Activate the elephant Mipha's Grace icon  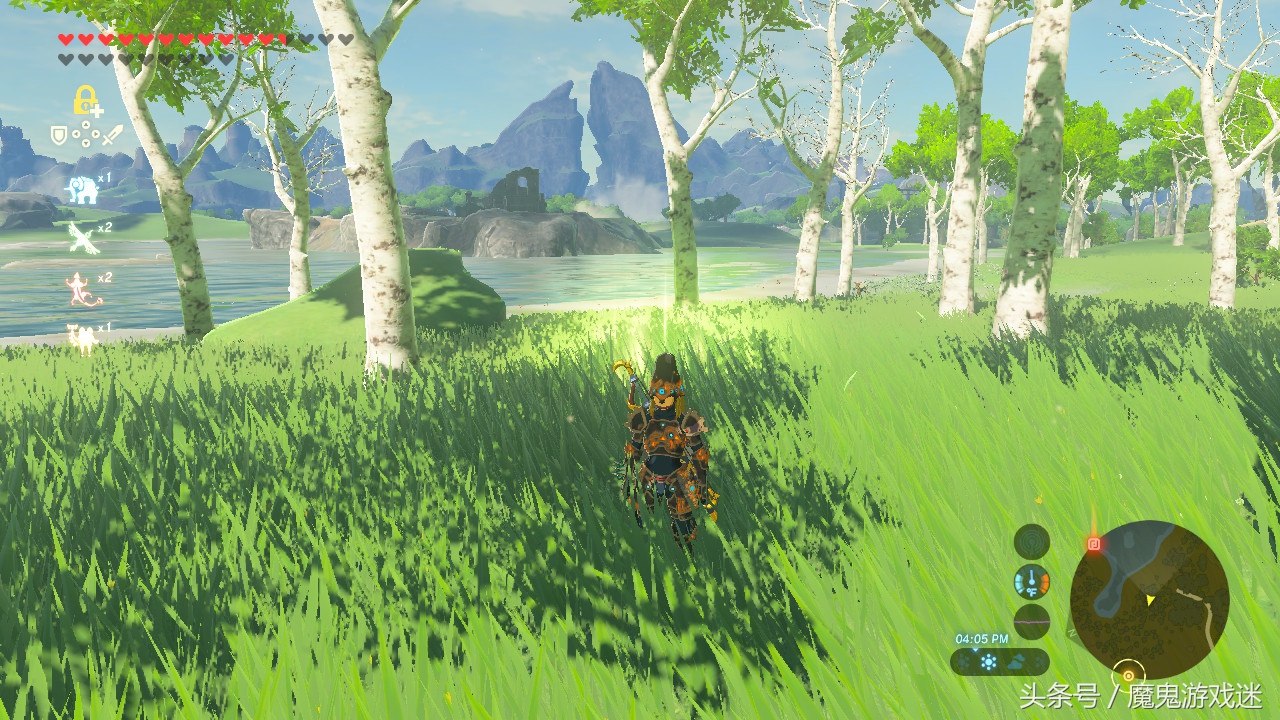(82, 189)
